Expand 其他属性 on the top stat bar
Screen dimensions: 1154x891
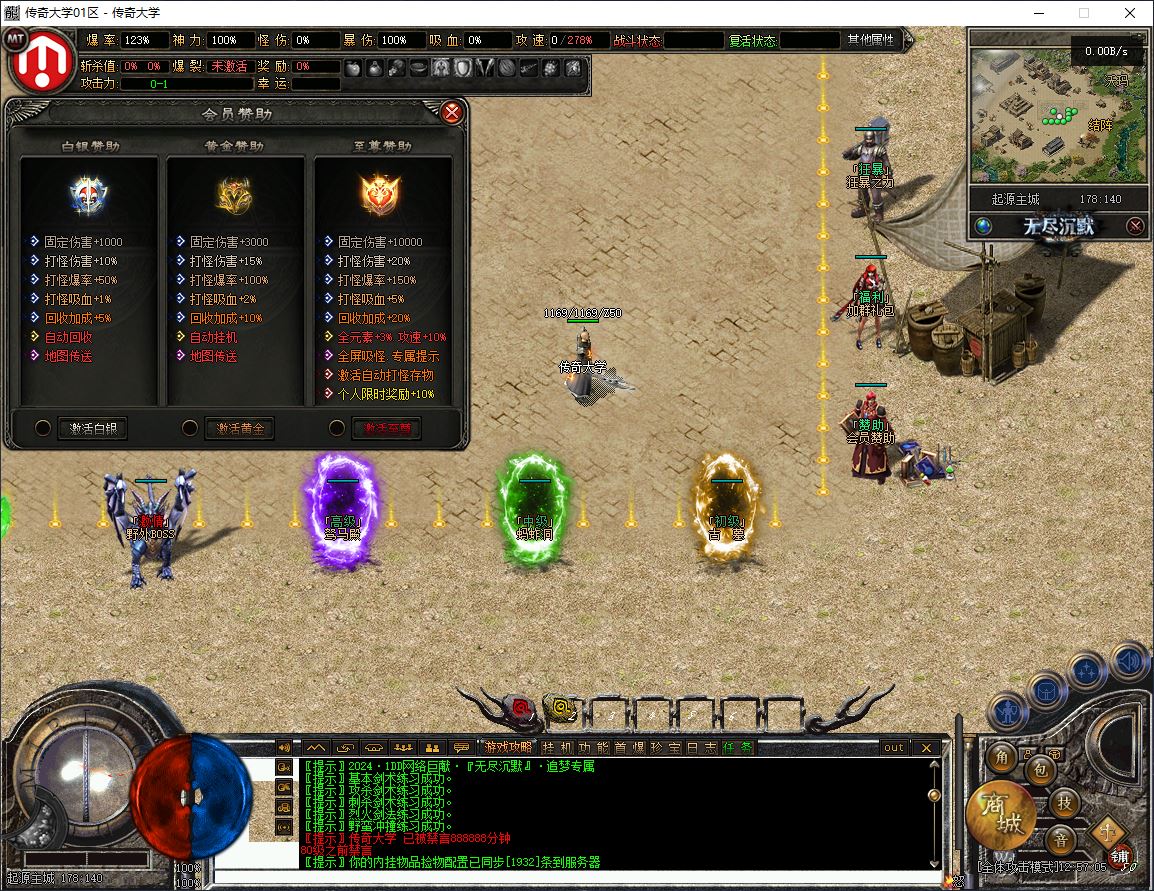[x=871, y=40]
